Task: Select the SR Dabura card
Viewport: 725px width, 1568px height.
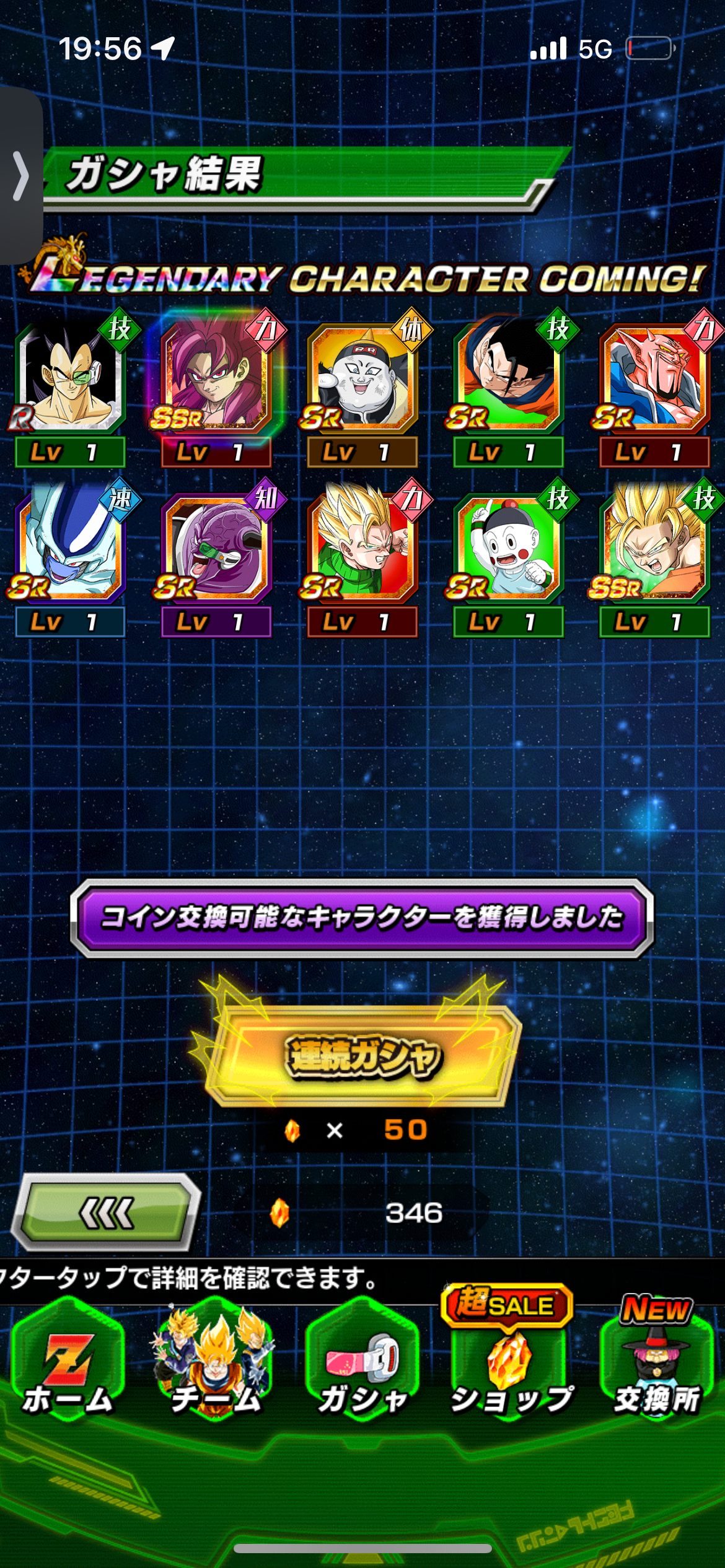Action: pos(654,379)
